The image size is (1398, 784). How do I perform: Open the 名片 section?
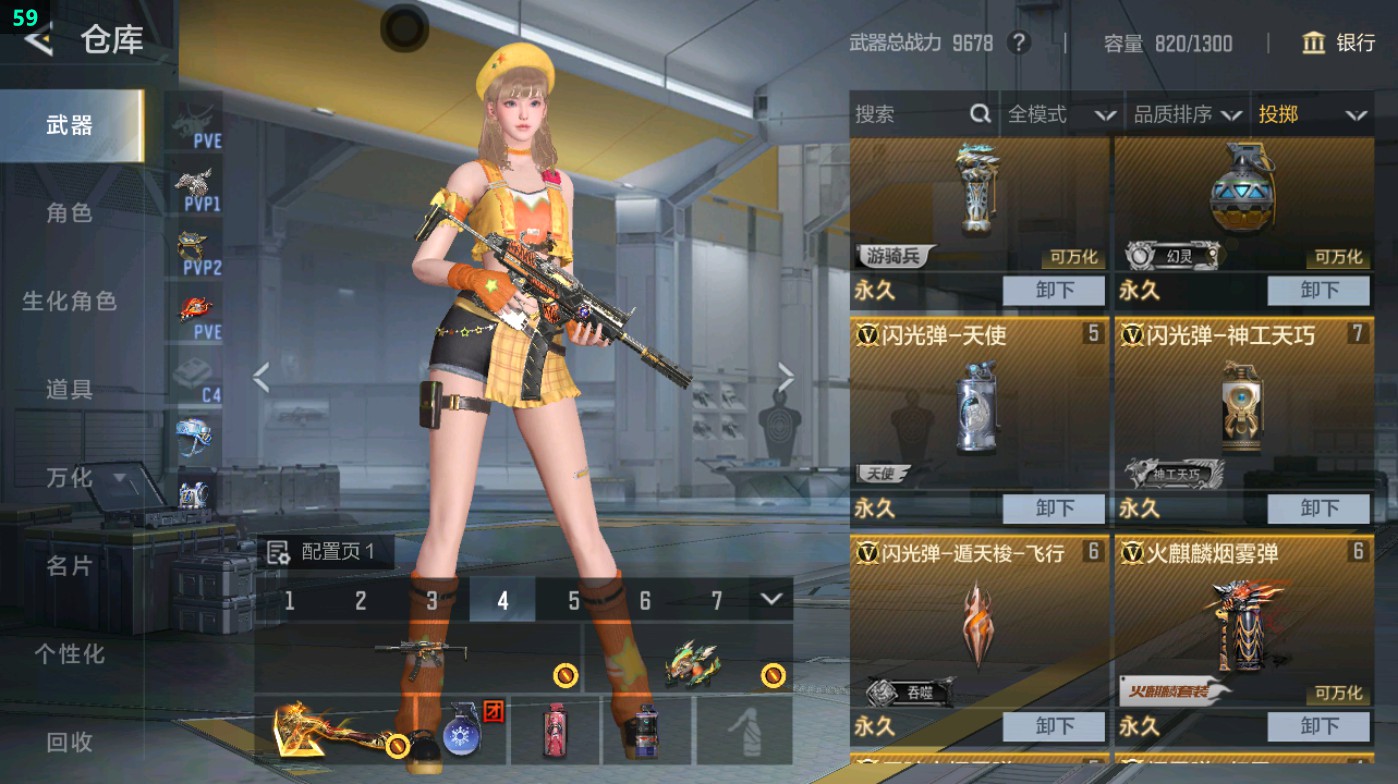pyautogui.click(x=69, y=566)
